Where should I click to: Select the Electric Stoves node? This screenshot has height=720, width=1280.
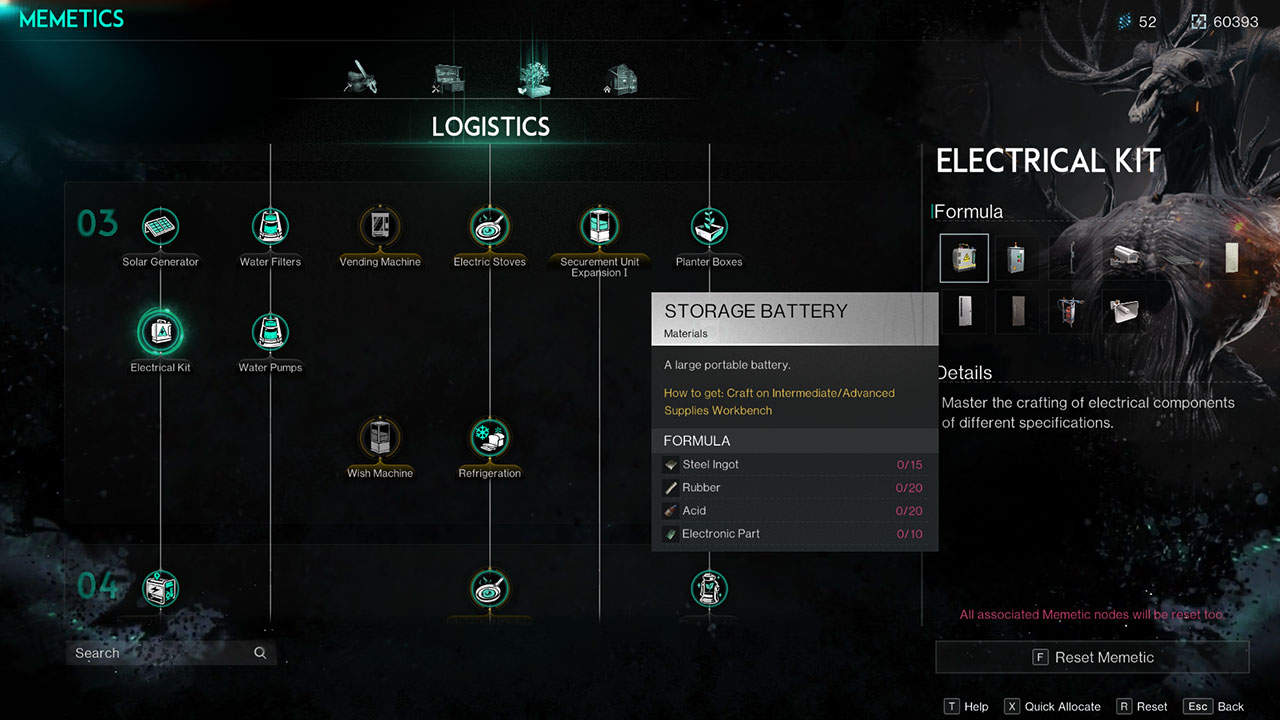[489, 228]
